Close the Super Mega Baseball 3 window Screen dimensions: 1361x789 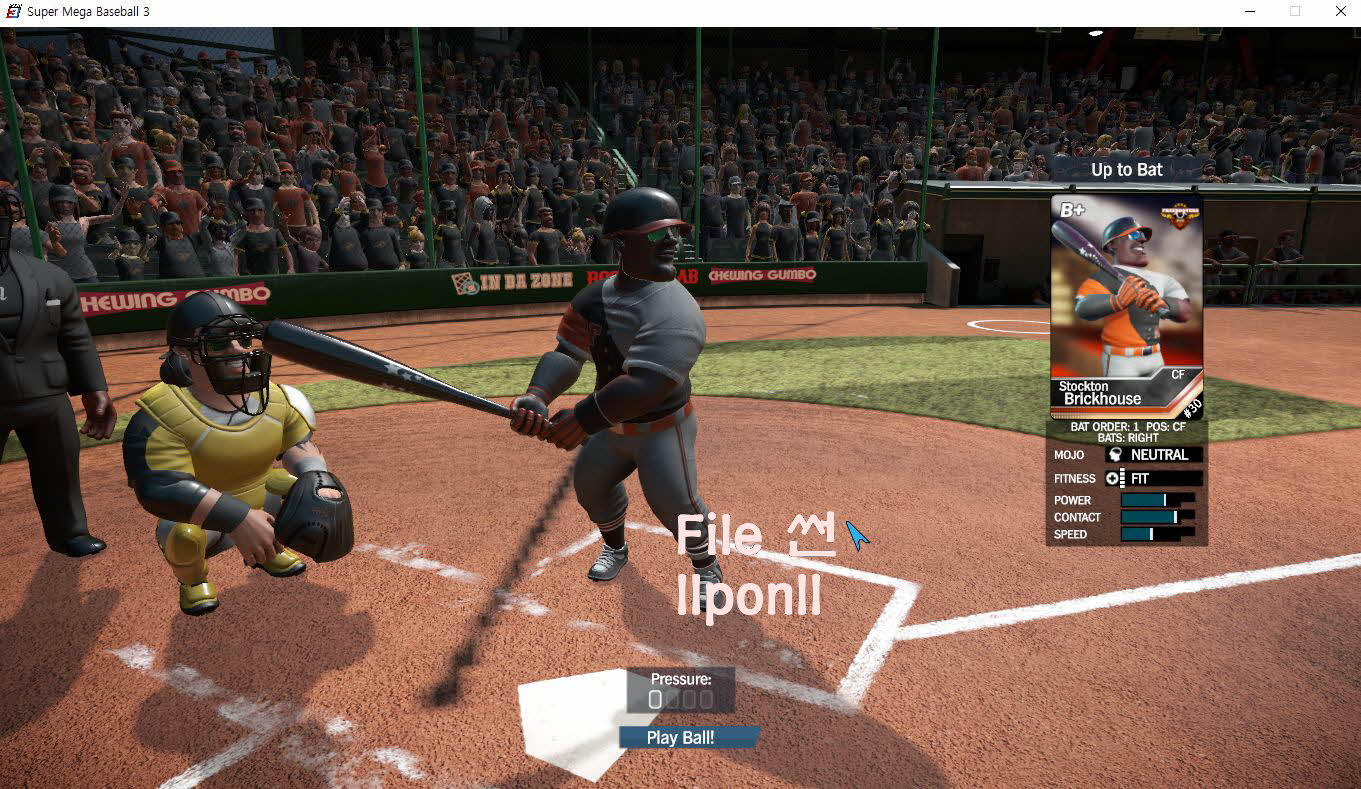[x=1340, y=11]
